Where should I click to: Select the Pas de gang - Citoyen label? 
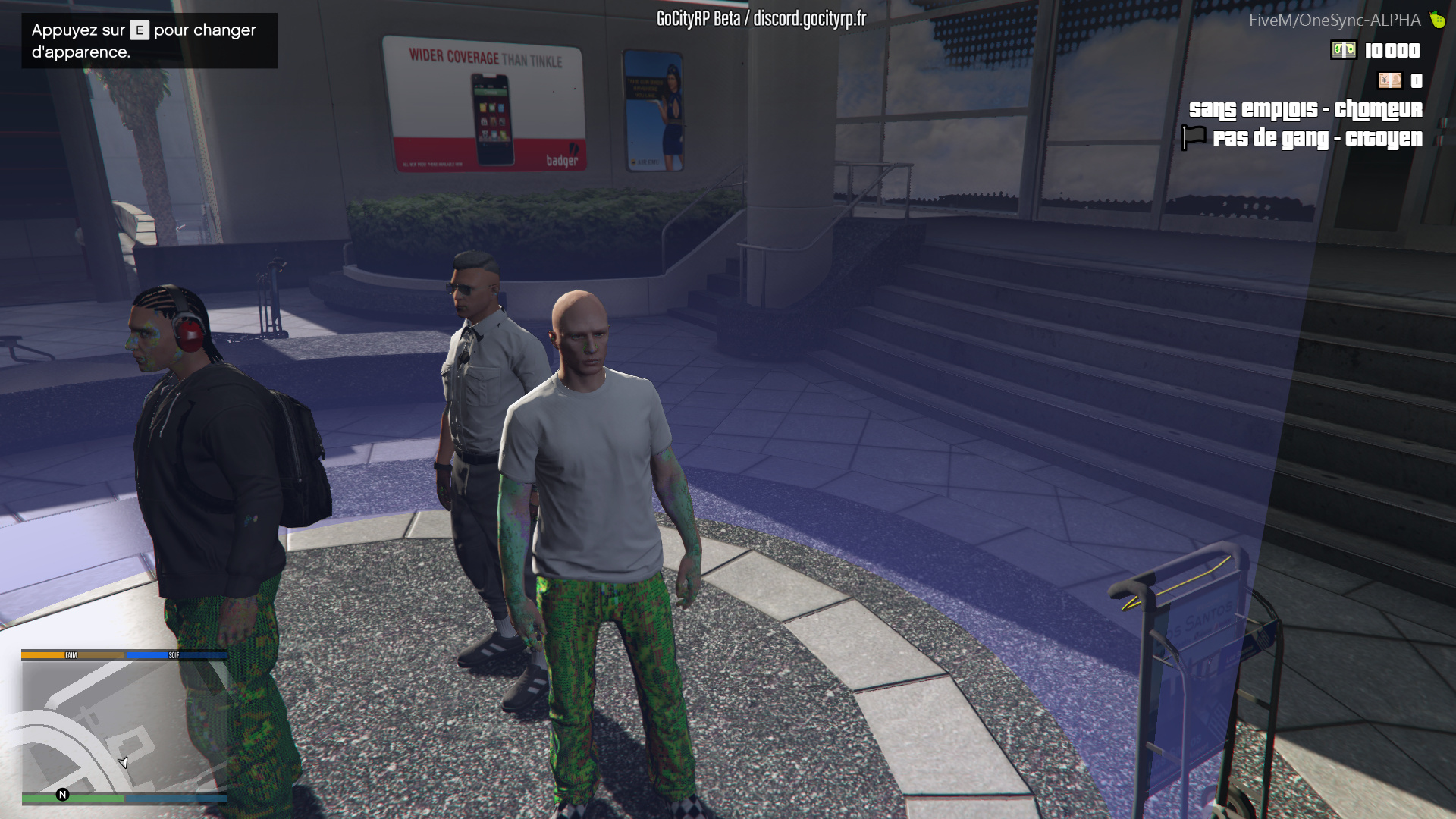(x=1319, y=138)
